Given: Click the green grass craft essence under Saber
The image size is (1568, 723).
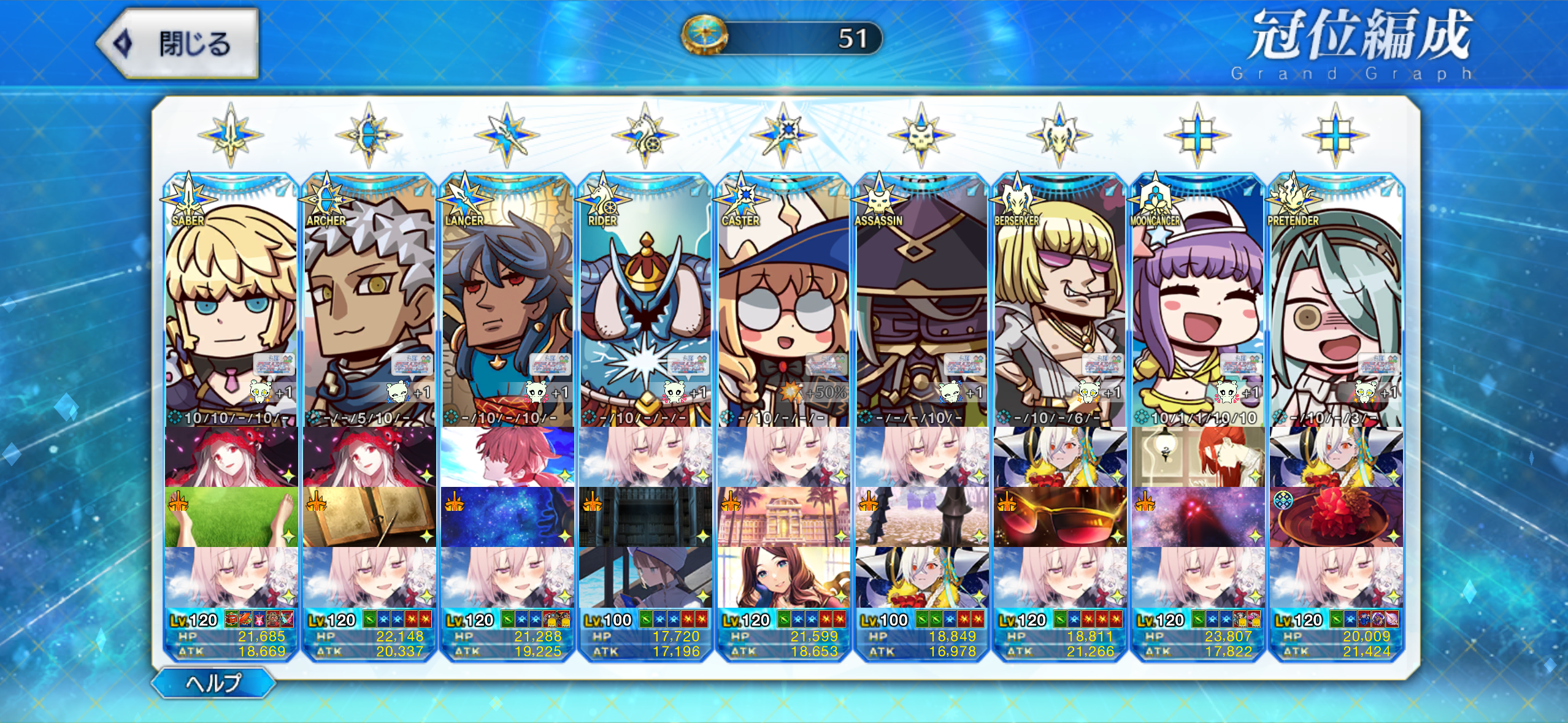Looking at the screenshot, I should point(231,517).
